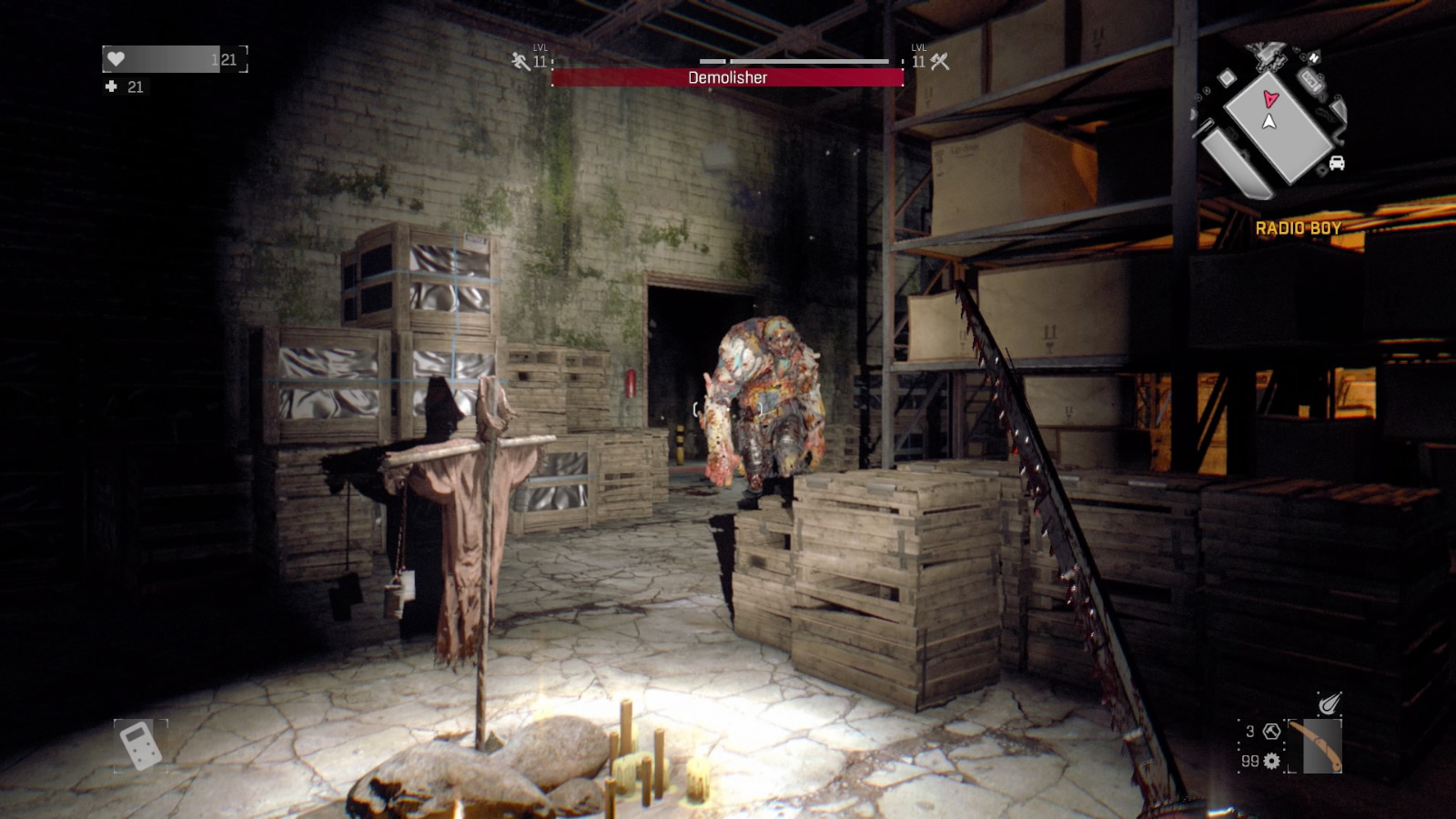
Task: Select the heart icon on the health bar
Action: (x=115, y=58)
